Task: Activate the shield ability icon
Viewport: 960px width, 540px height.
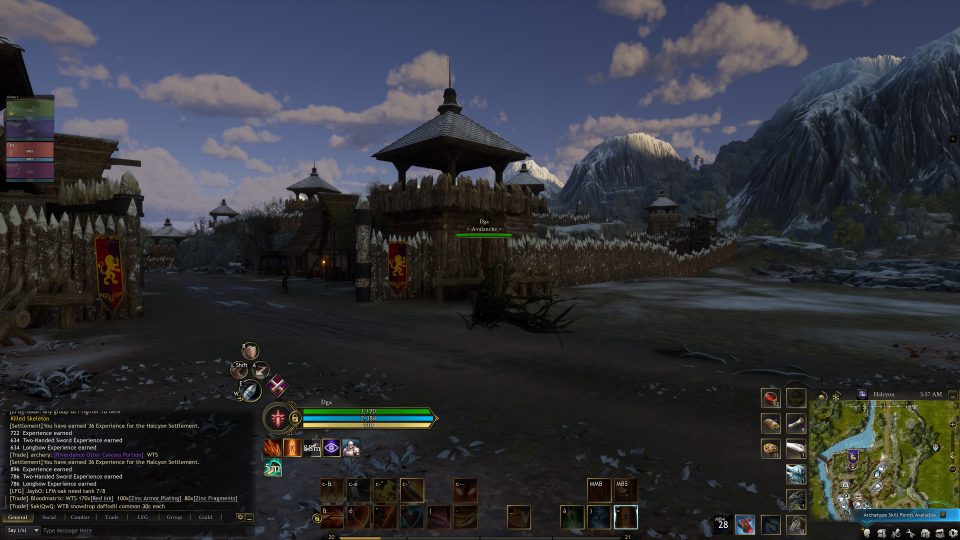Action: click(251, 351)
